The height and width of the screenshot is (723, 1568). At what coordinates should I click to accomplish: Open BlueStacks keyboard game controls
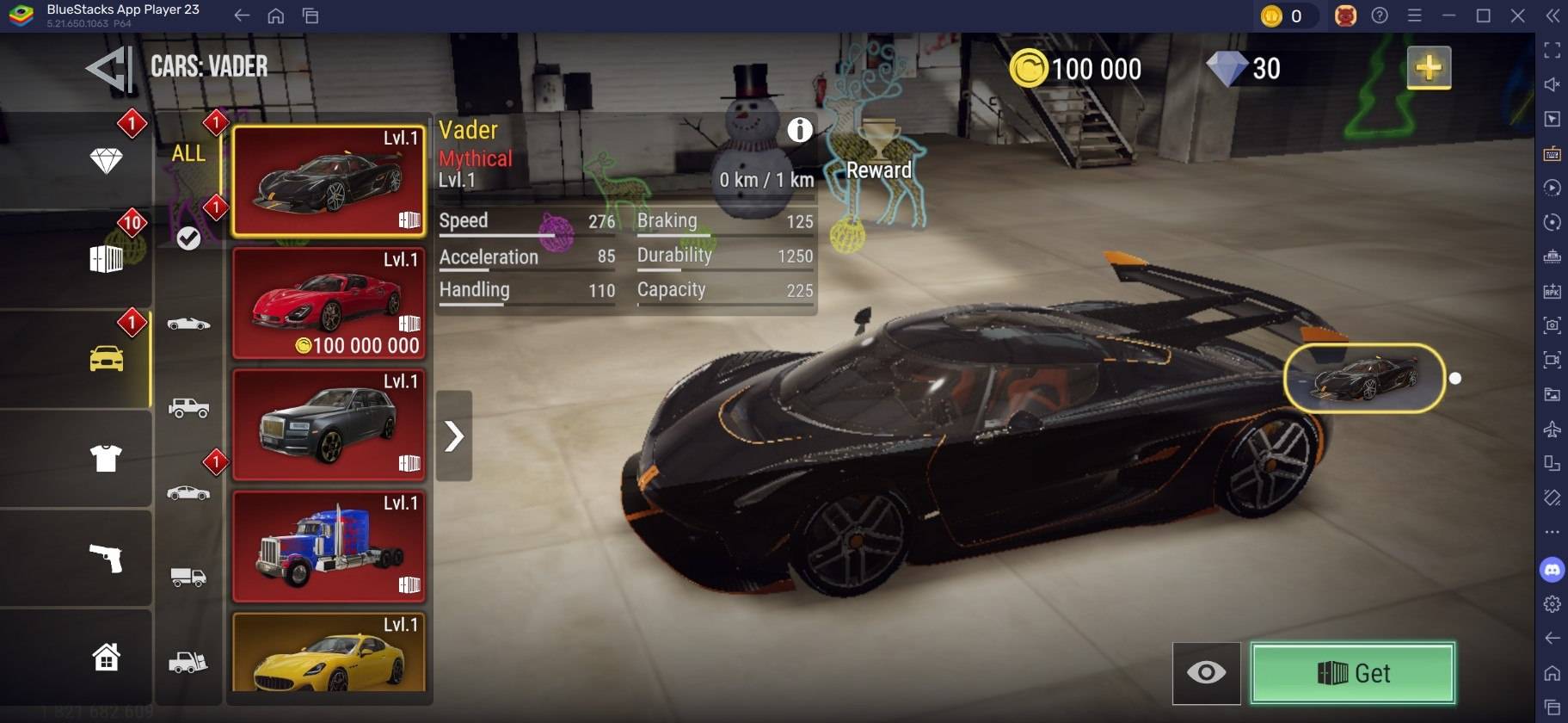pyautogui.click(x=1553, y=154)
